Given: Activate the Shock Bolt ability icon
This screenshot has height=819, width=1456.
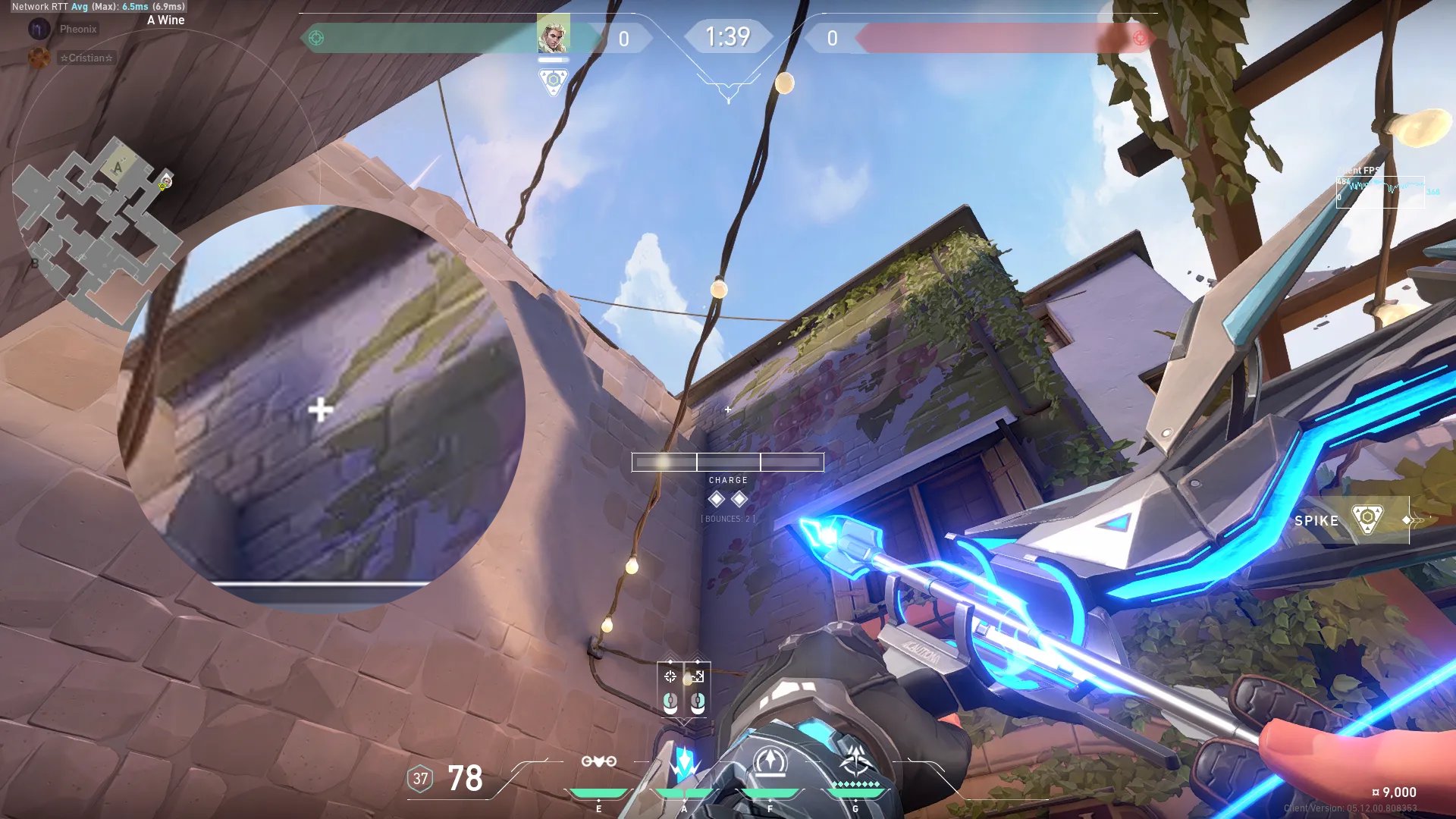Looking at the screenshot, I should 684,764.
